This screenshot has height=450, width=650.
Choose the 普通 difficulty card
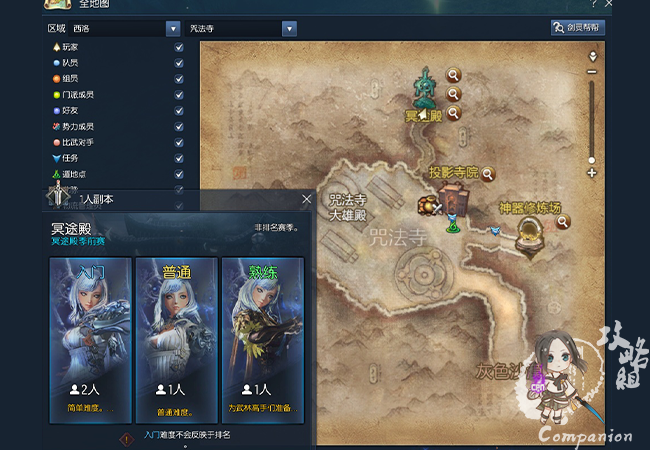(x=176, y=339)
